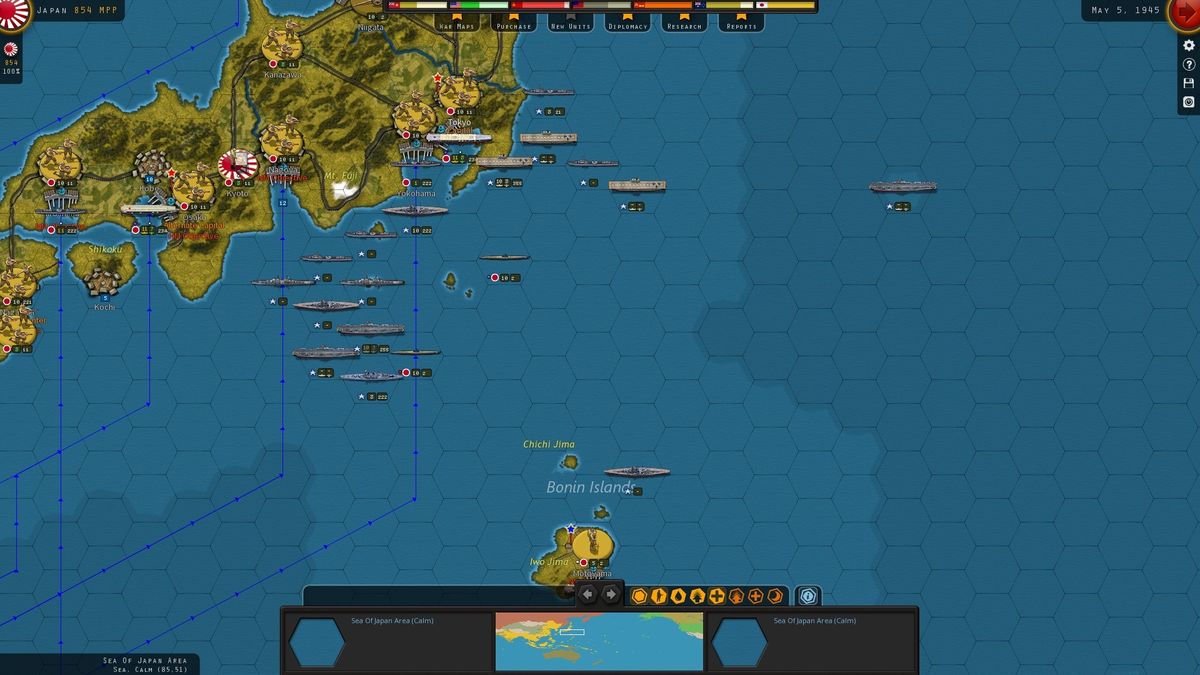Click the world minimap
The image size is (1200, 675).
coord(599,641)
